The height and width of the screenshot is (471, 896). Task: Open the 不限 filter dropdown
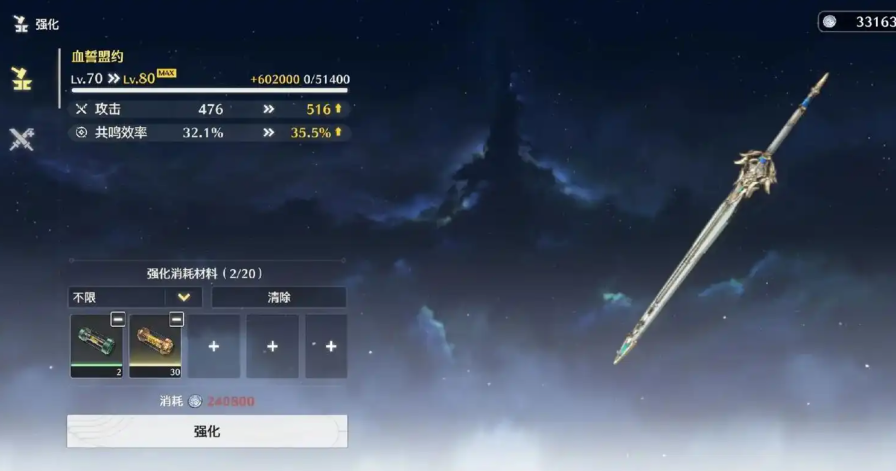(135, 297)
